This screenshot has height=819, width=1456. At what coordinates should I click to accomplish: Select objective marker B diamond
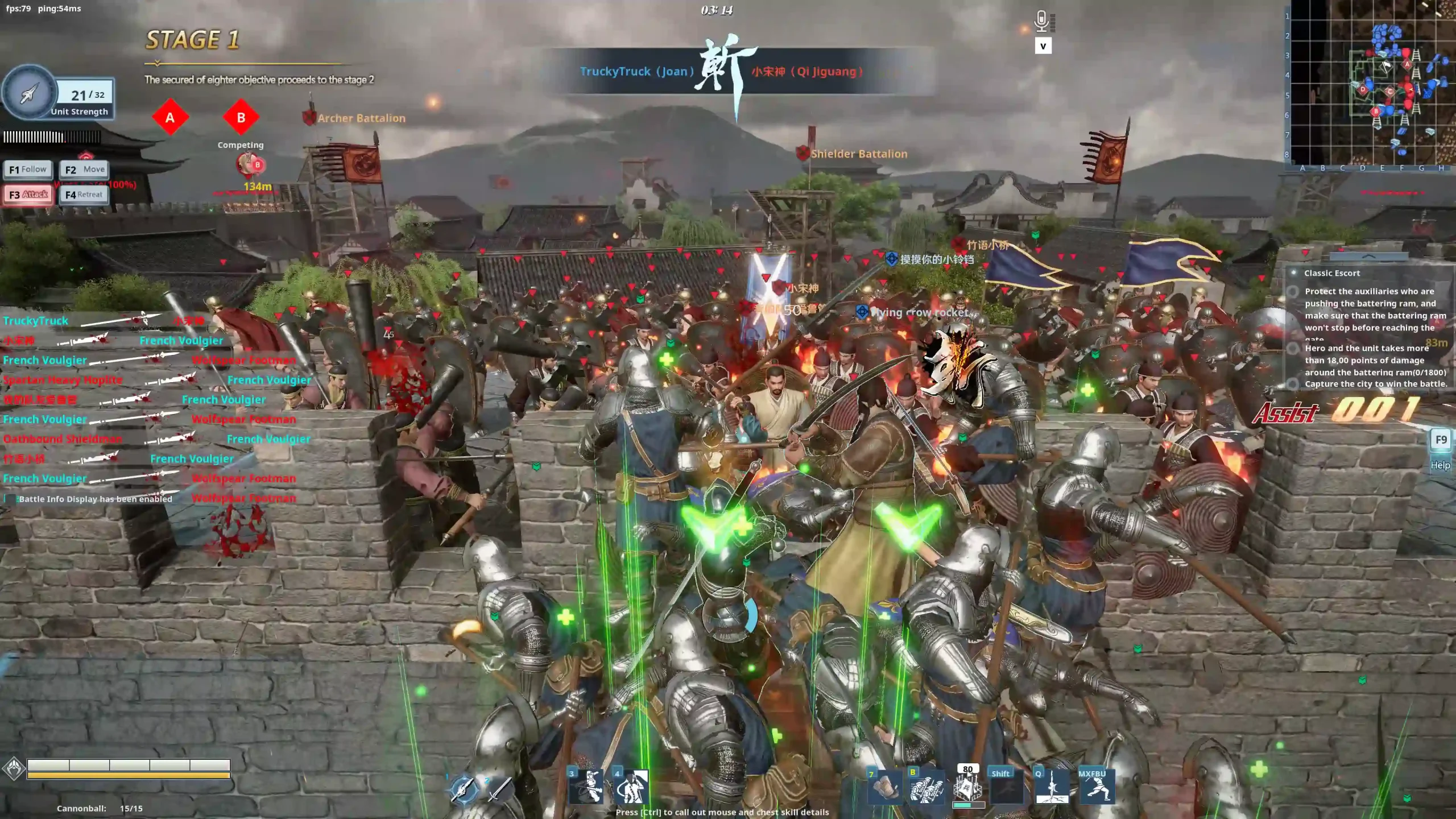(x=241, y=118)
